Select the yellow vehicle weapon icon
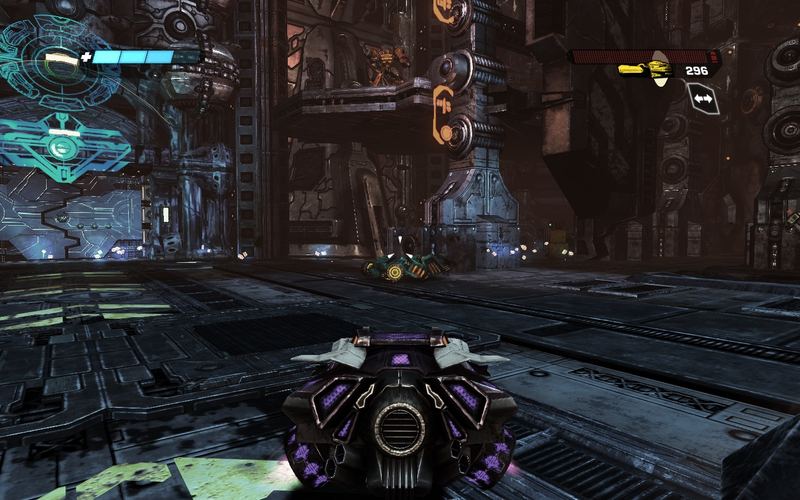This screenshot has width=800, height=500. pos(644,71)
